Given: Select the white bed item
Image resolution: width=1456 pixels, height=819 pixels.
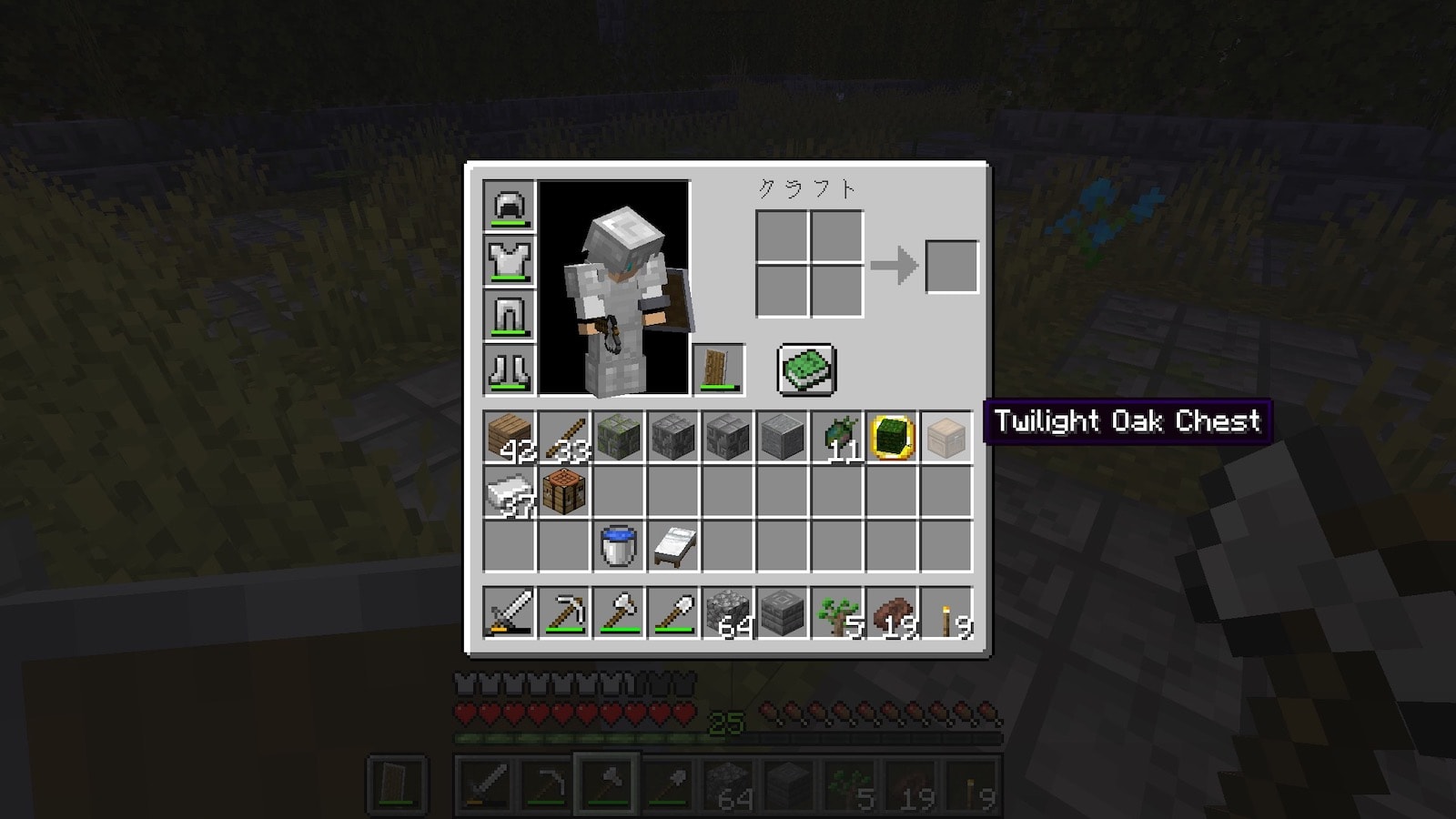Looking at the screenshot, I should pyautogui.click(x=672, y=547).
